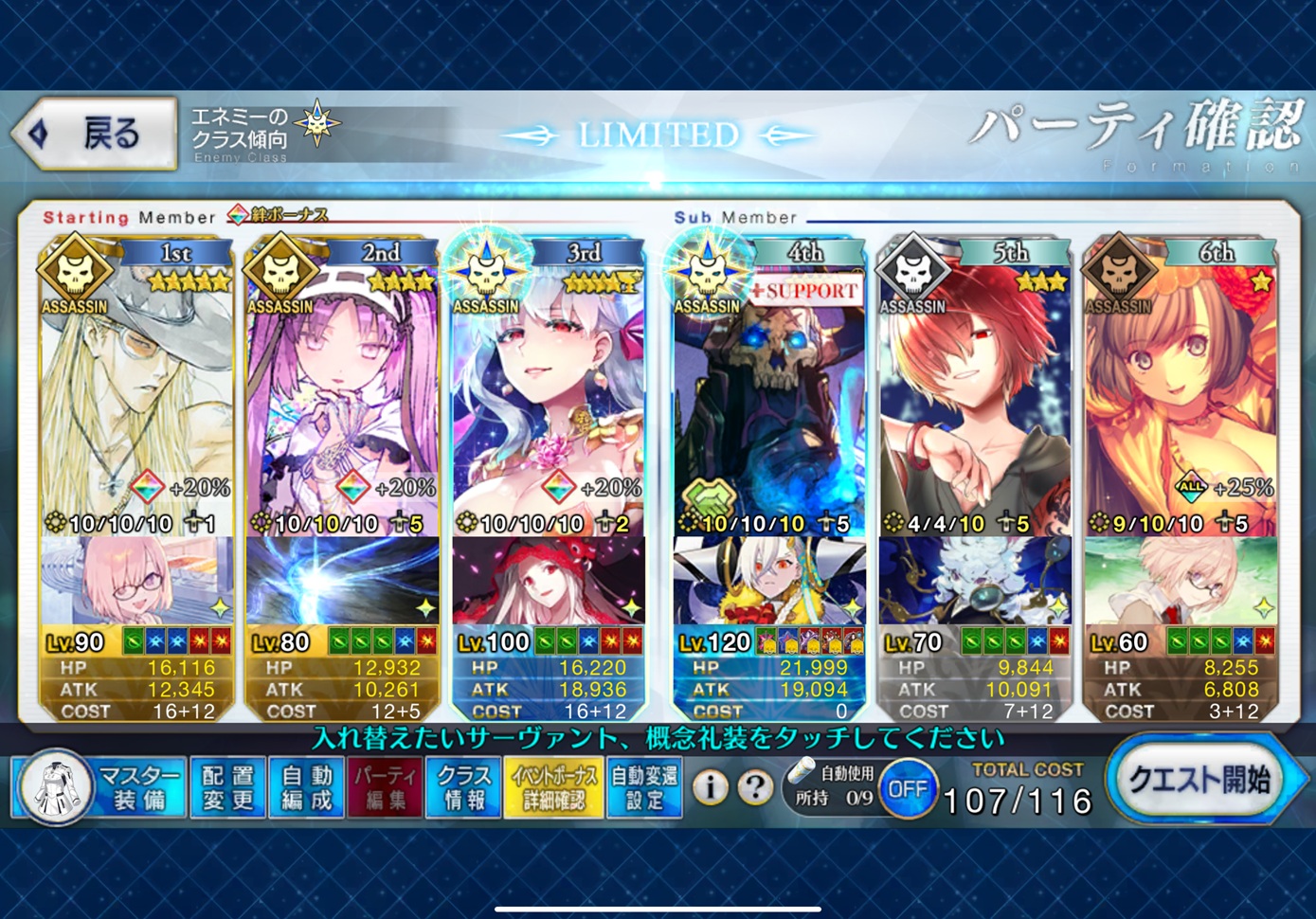1316x919 pixels.
Task: Select the 4th slot SUPPORT servant card
Action: pyautogui.click(x=769, y=398)
